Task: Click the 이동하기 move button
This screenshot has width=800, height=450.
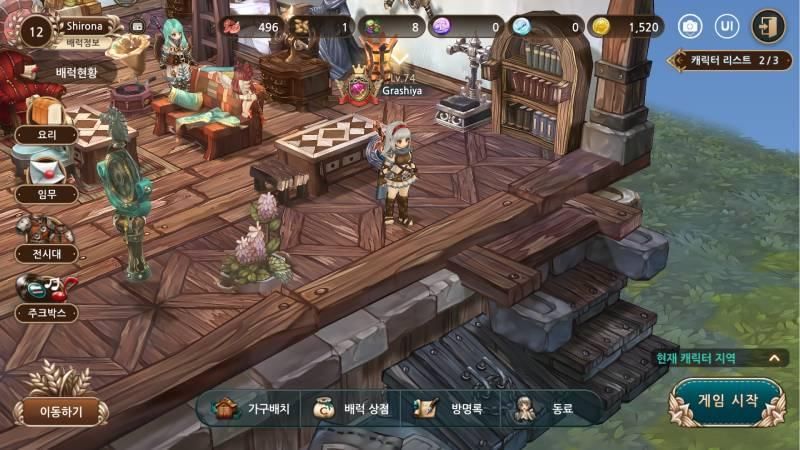Action: [x=61, y=410]
